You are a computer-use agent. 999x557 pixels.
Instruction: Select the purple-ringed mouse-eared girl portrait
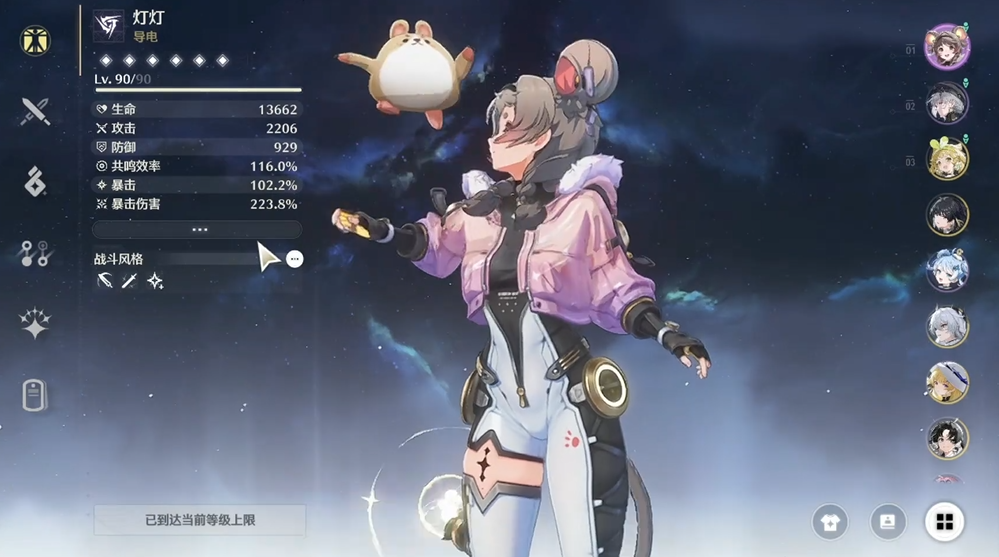coord(946,47)
